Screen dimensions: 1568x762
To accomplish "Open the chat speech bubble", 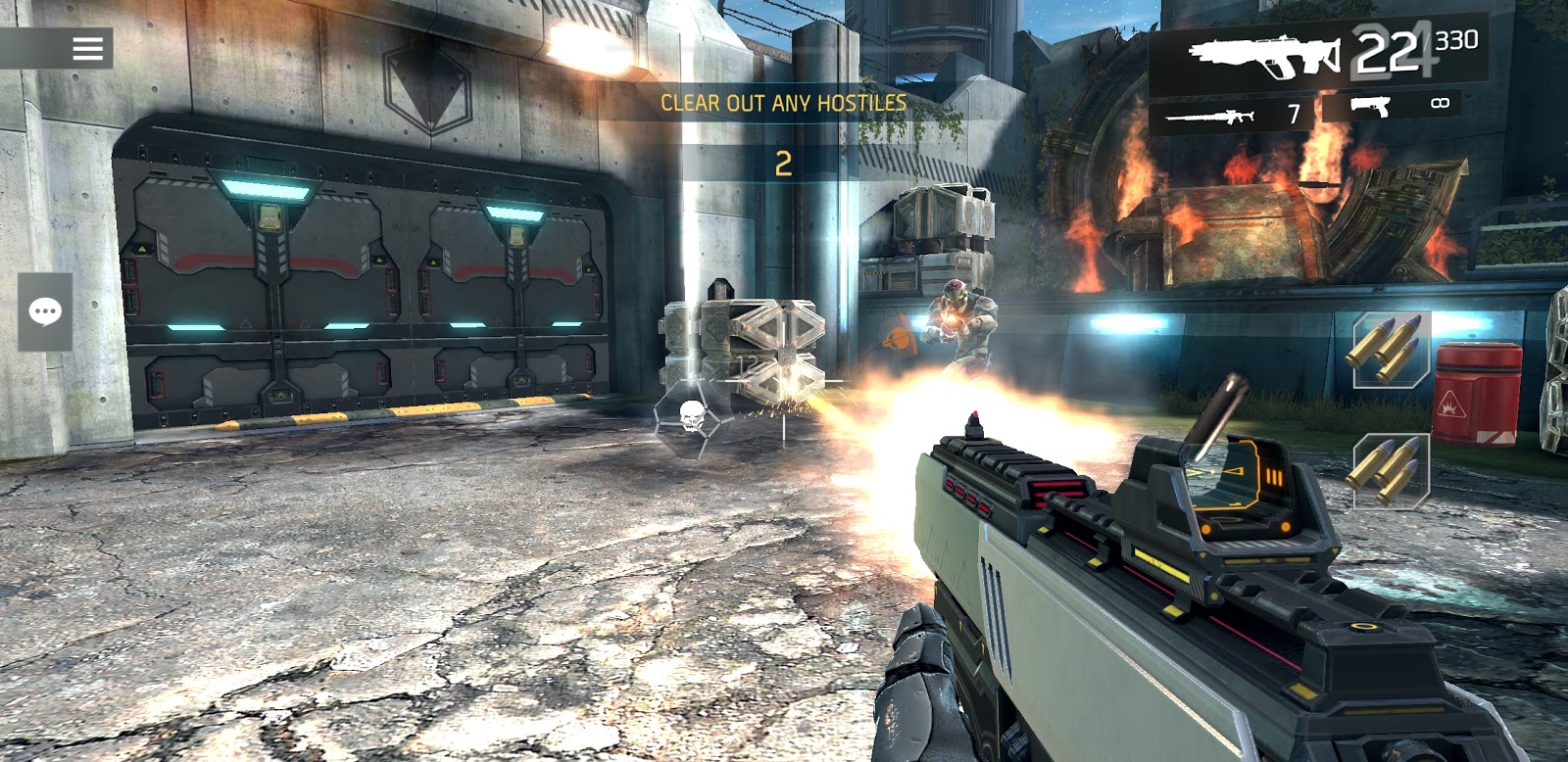I will [45, 312].
